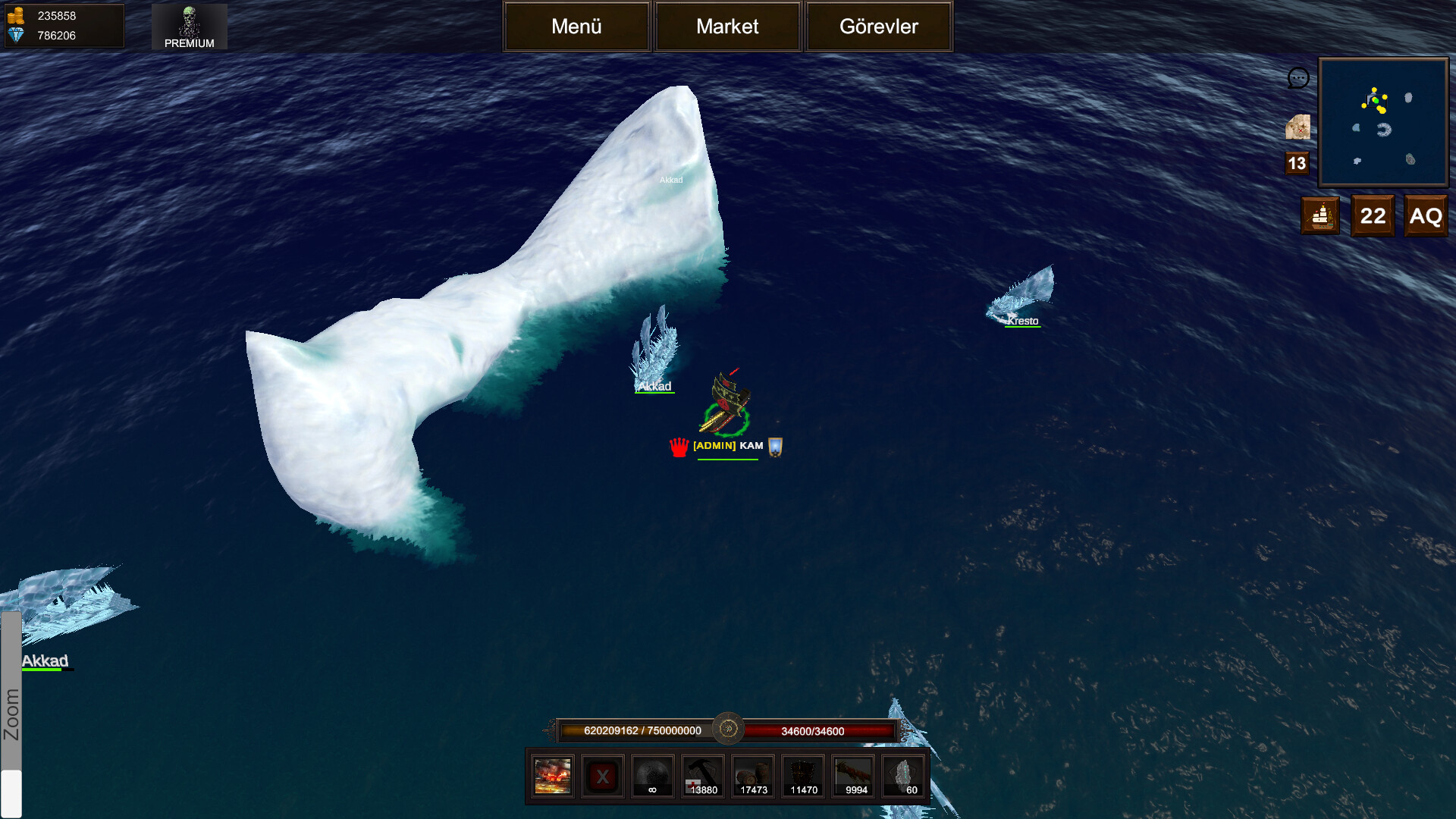Open the infinite cannonball ammo slot
This screenshot has width=1456, height=819.
(x=652, y=776)
